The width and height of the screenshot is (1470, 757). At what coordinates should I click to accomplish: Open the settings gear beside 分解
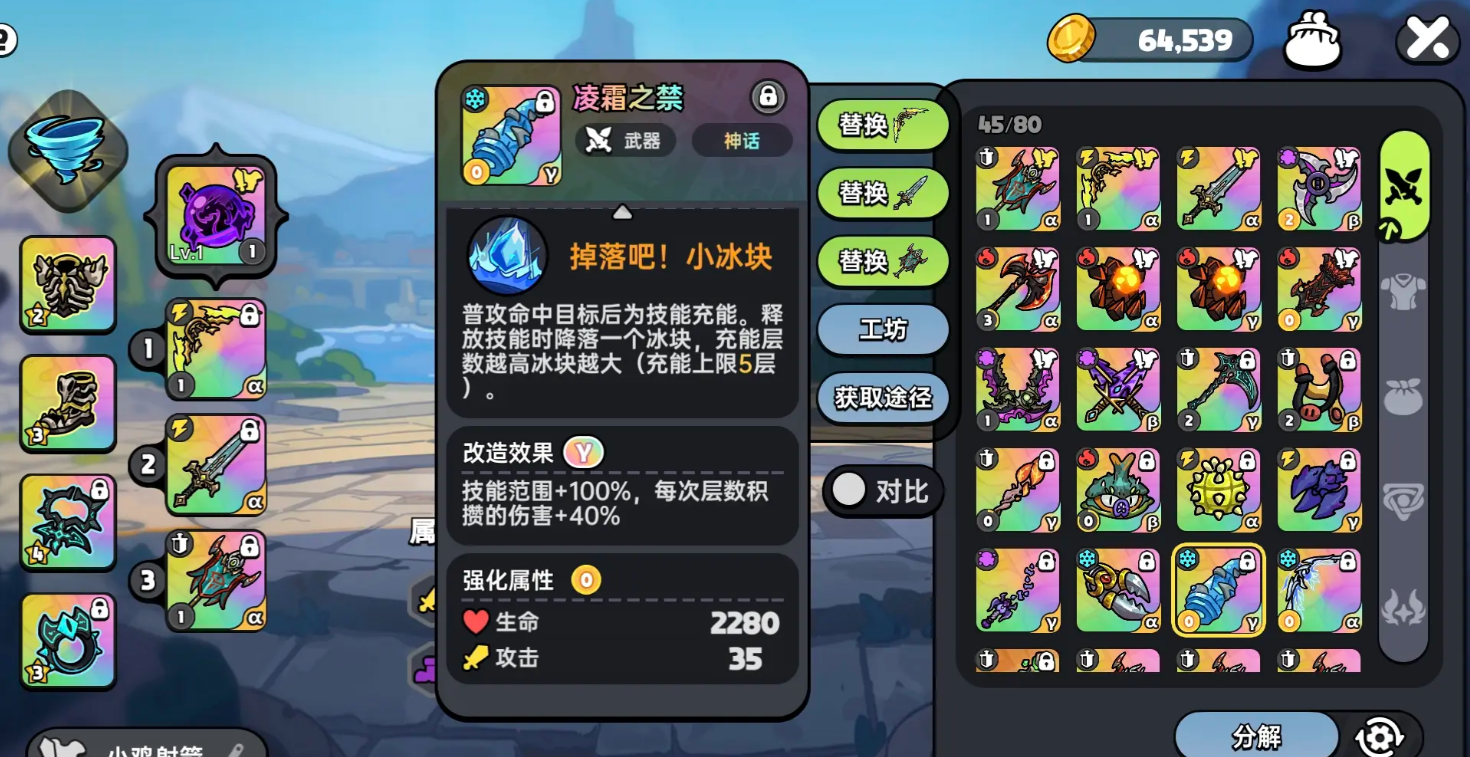(1378, 734)
